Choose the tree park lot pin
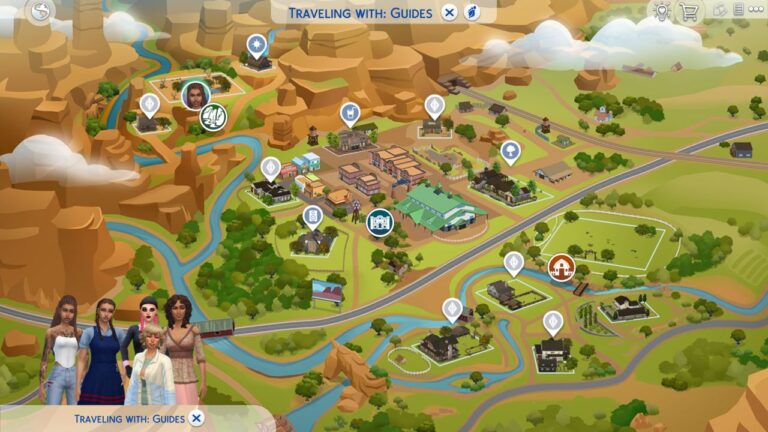This screenshot has width=768, height=432. coord(511,152)
